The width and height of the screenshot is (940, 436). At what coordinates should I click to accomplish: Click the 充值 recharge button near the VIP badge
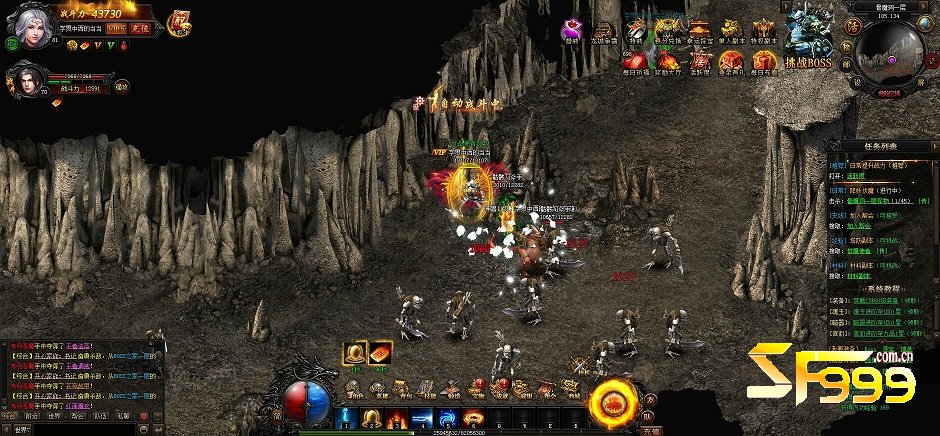(140, 29)
